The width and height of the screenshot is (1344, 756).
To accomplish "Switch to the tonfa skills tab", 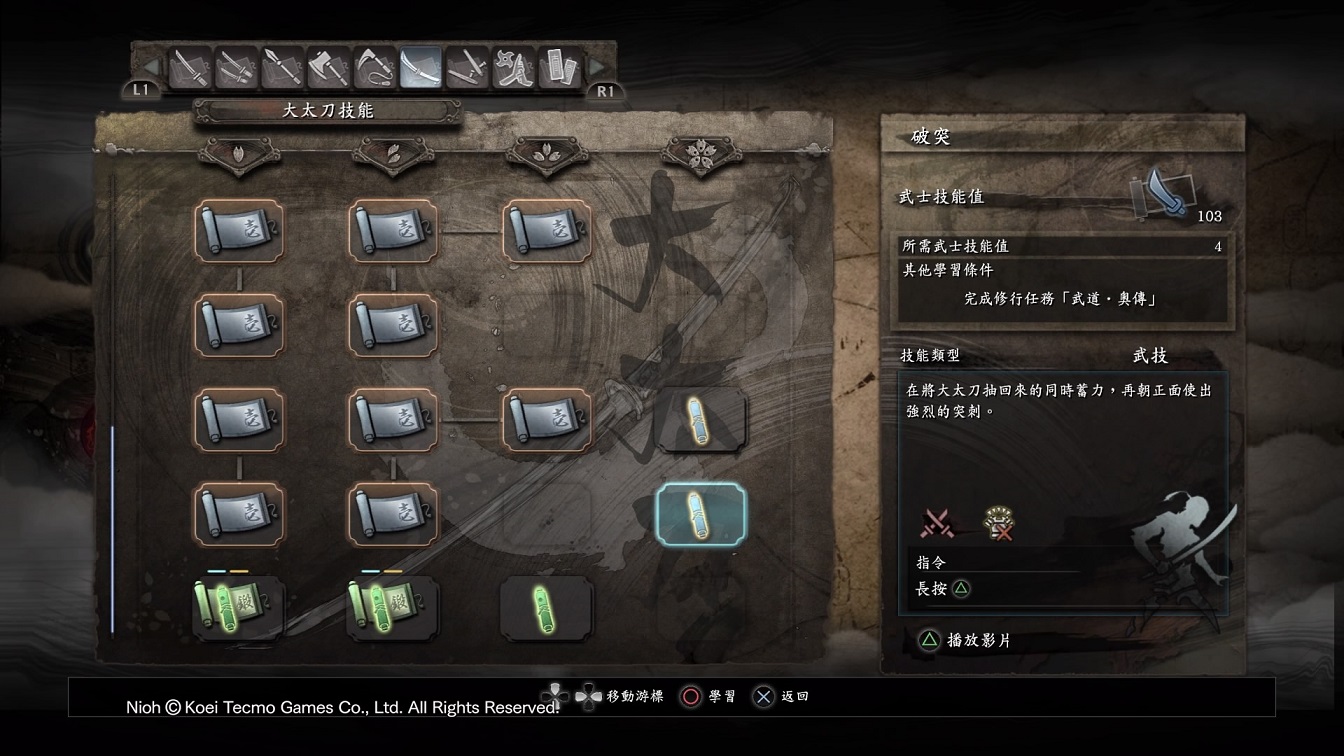I will pos(467,68).
